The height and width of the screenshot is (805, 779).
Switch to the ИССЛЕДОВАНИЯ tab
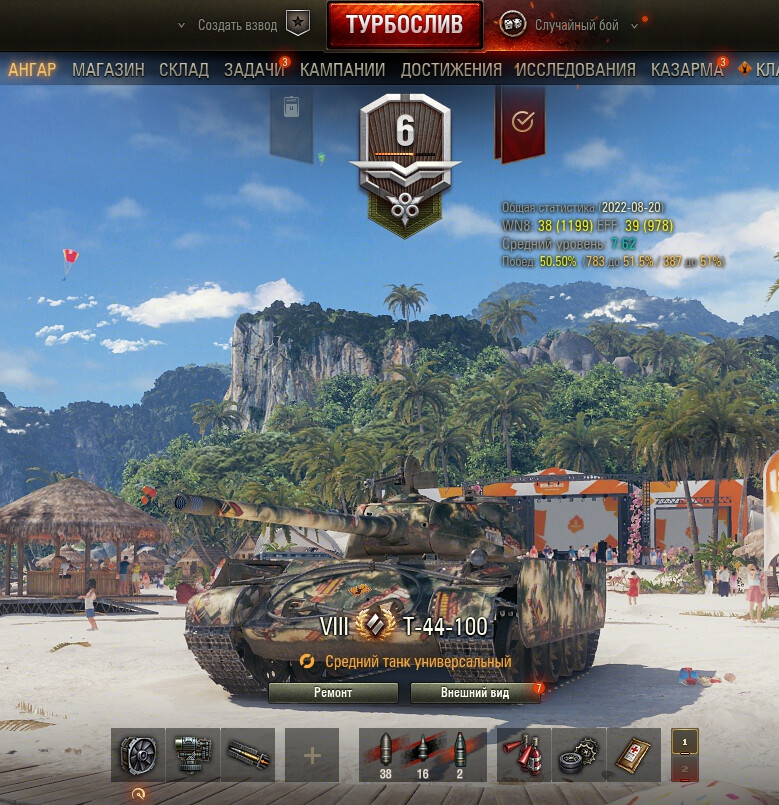click(x=575, y=70)
